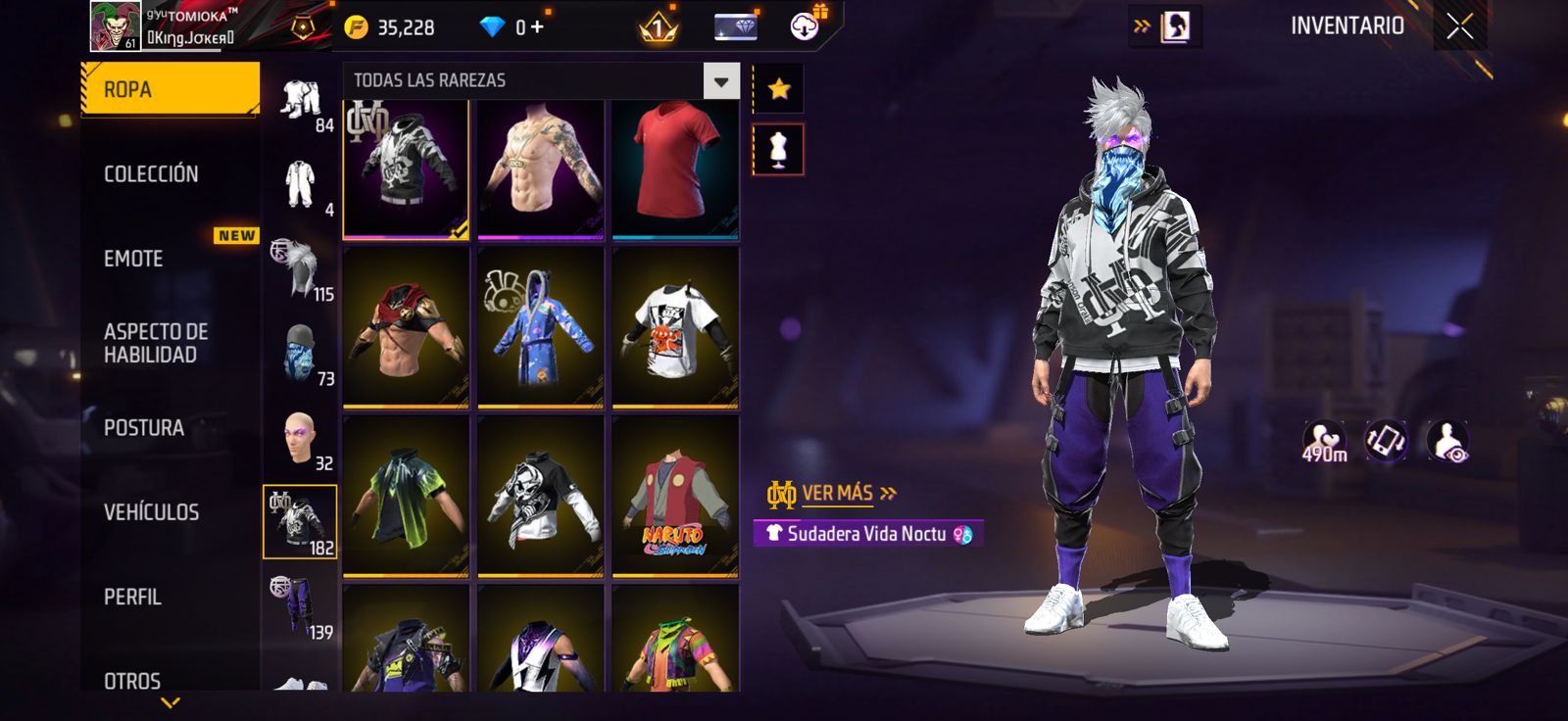Close the Inventario screen
This screenshot has width=1568, height=721.
1459,26
